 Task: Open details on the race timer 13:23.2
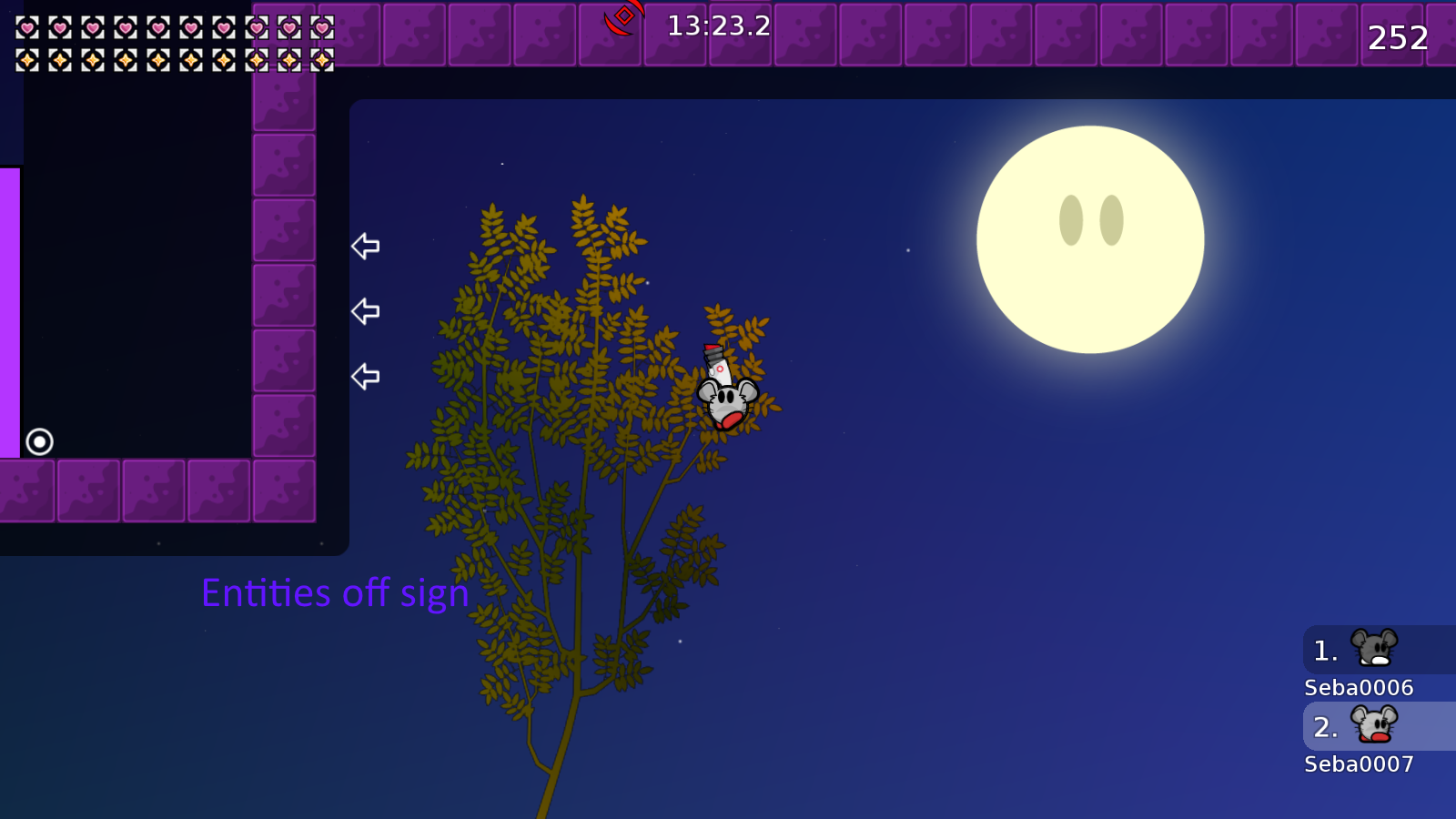pyautogui.click(x=714, y=26)
